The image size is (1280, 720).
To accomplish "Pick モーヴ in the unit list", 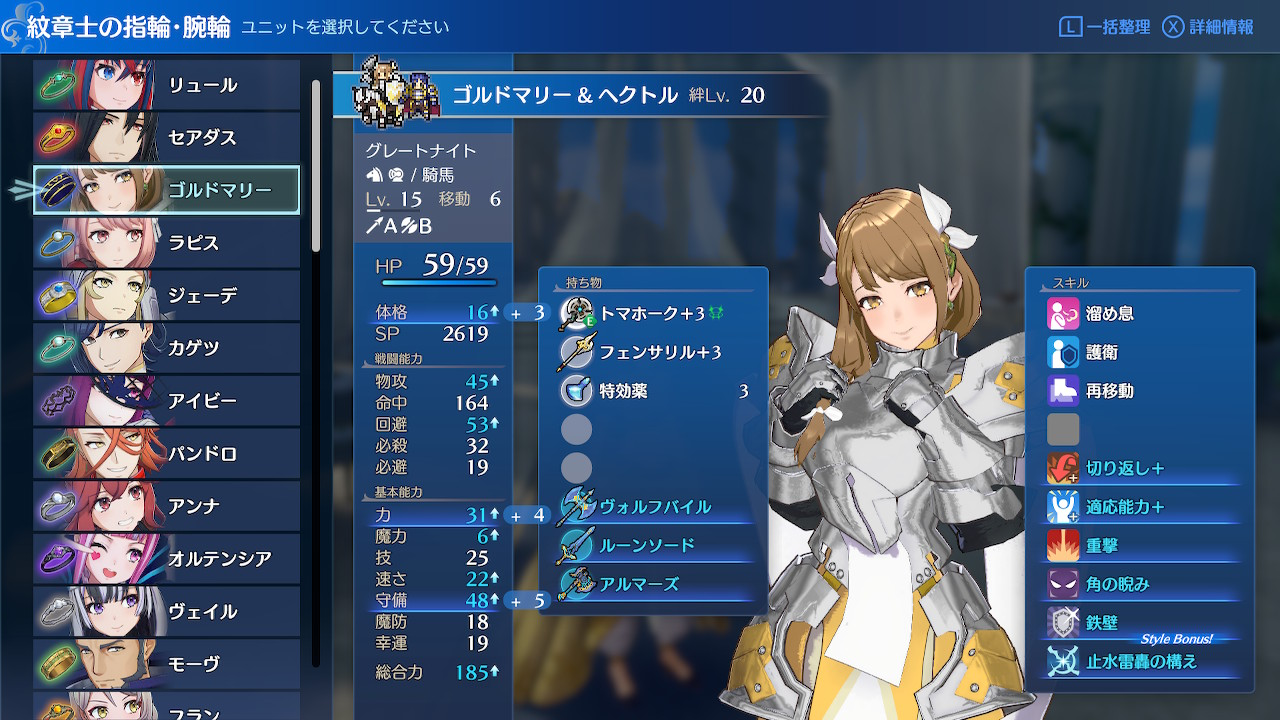I will pos(167,664).
